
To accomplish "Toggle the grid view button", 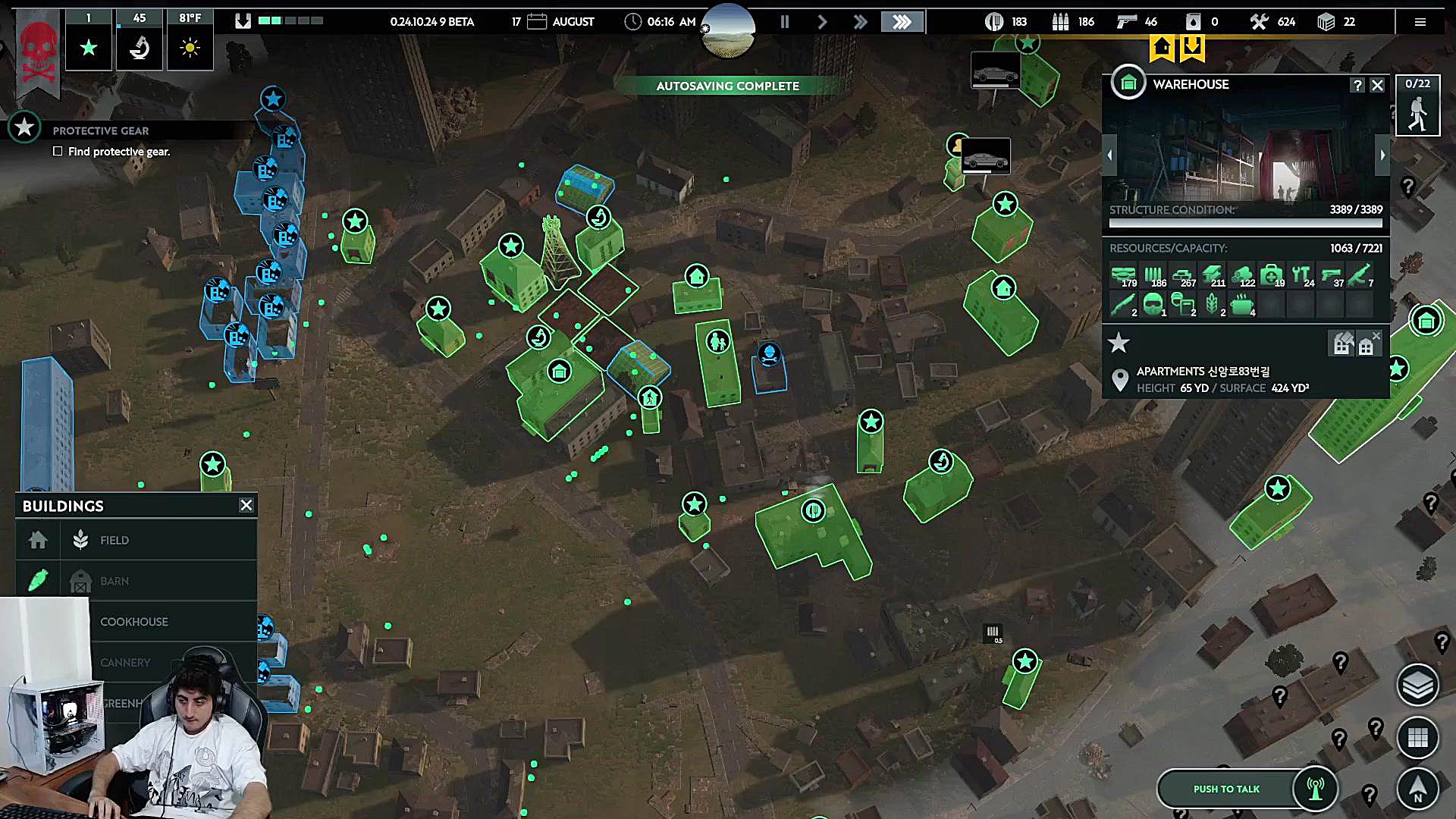I will 1417,737.
